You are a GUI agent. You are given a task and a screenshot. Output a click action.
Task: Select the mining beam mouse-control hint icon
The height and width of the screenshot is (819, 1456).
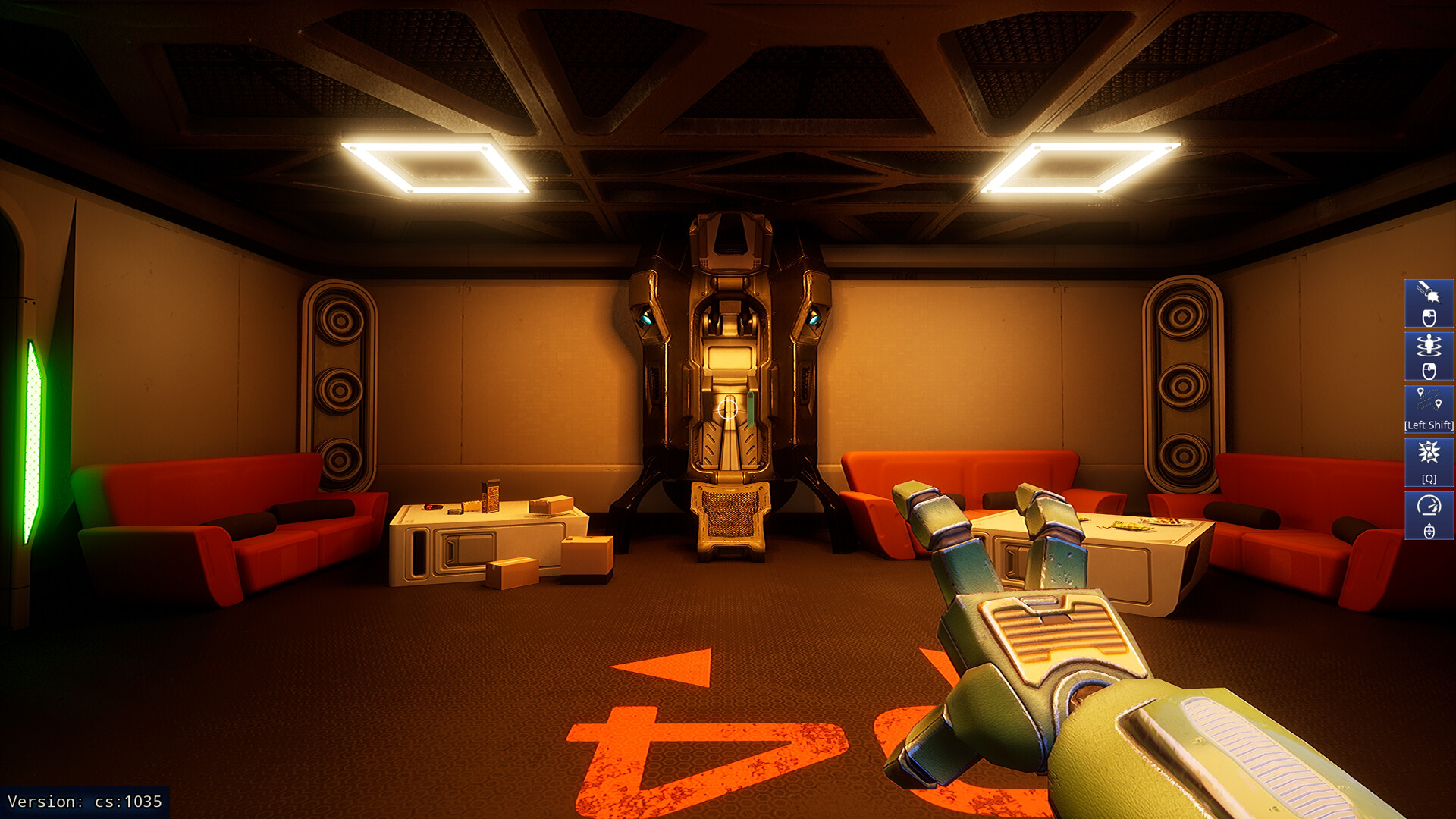[x=1428, y=291]
